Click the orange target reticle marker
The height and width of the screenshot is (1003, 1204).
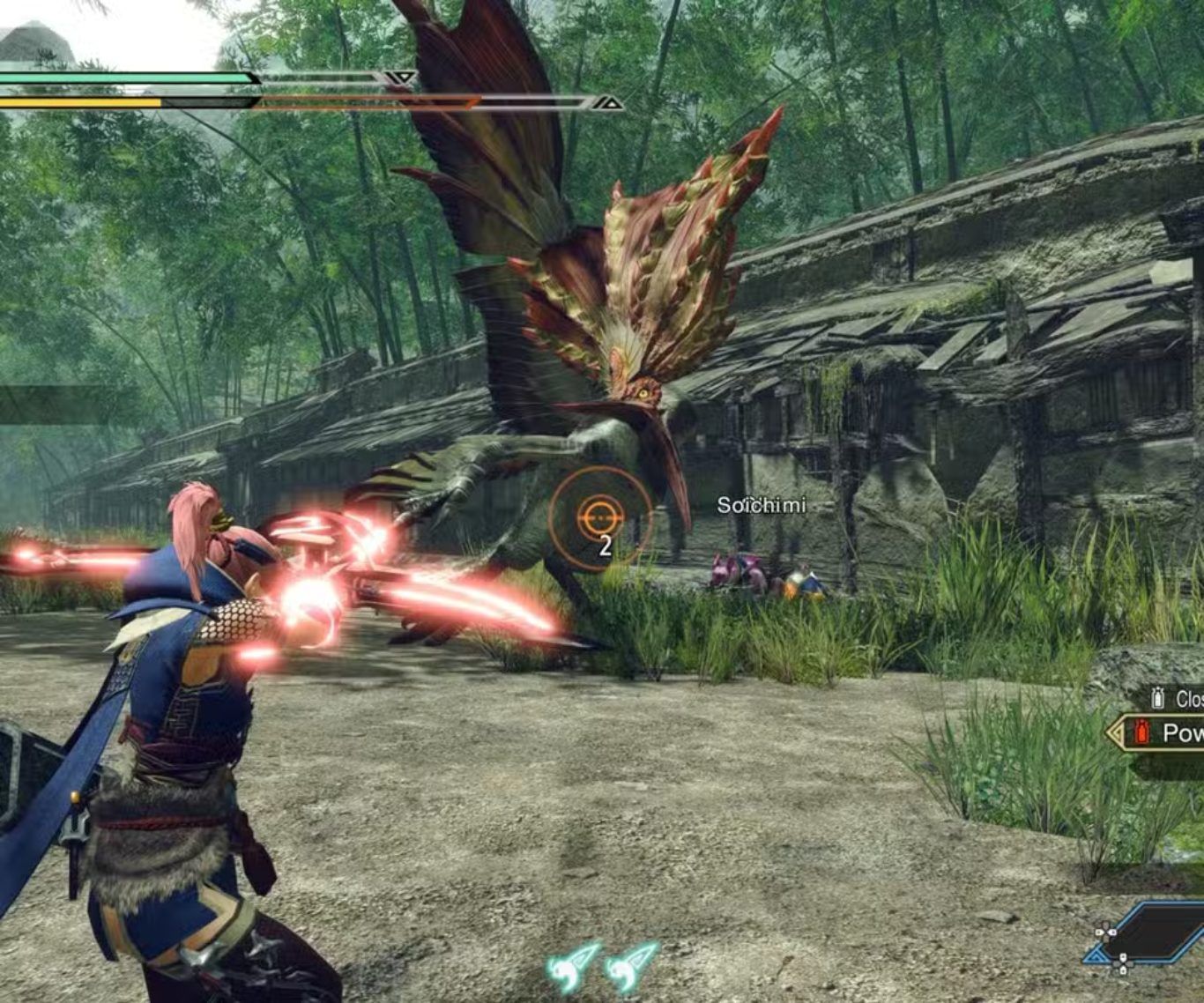coord(599,516)
